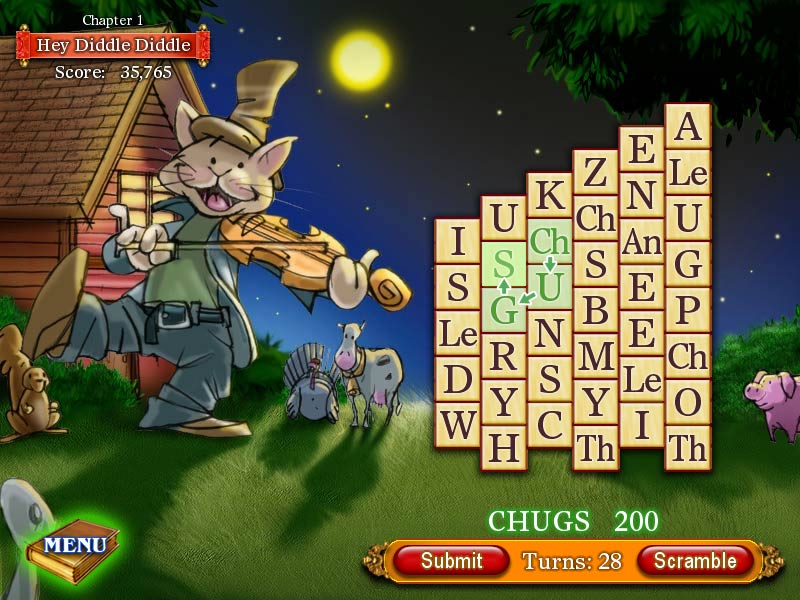Viewport: 800px width, 600px height.
Task: Click the green highlighted U tile
Action: pyautogui.click(x=549, y=287)
